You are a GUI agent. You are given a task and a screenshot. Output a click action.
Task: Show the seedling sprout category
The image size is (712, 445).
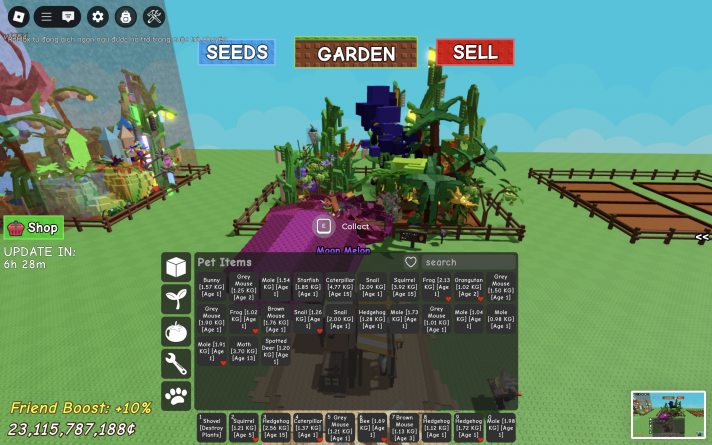pyautogui.click(x=176, y=299)
